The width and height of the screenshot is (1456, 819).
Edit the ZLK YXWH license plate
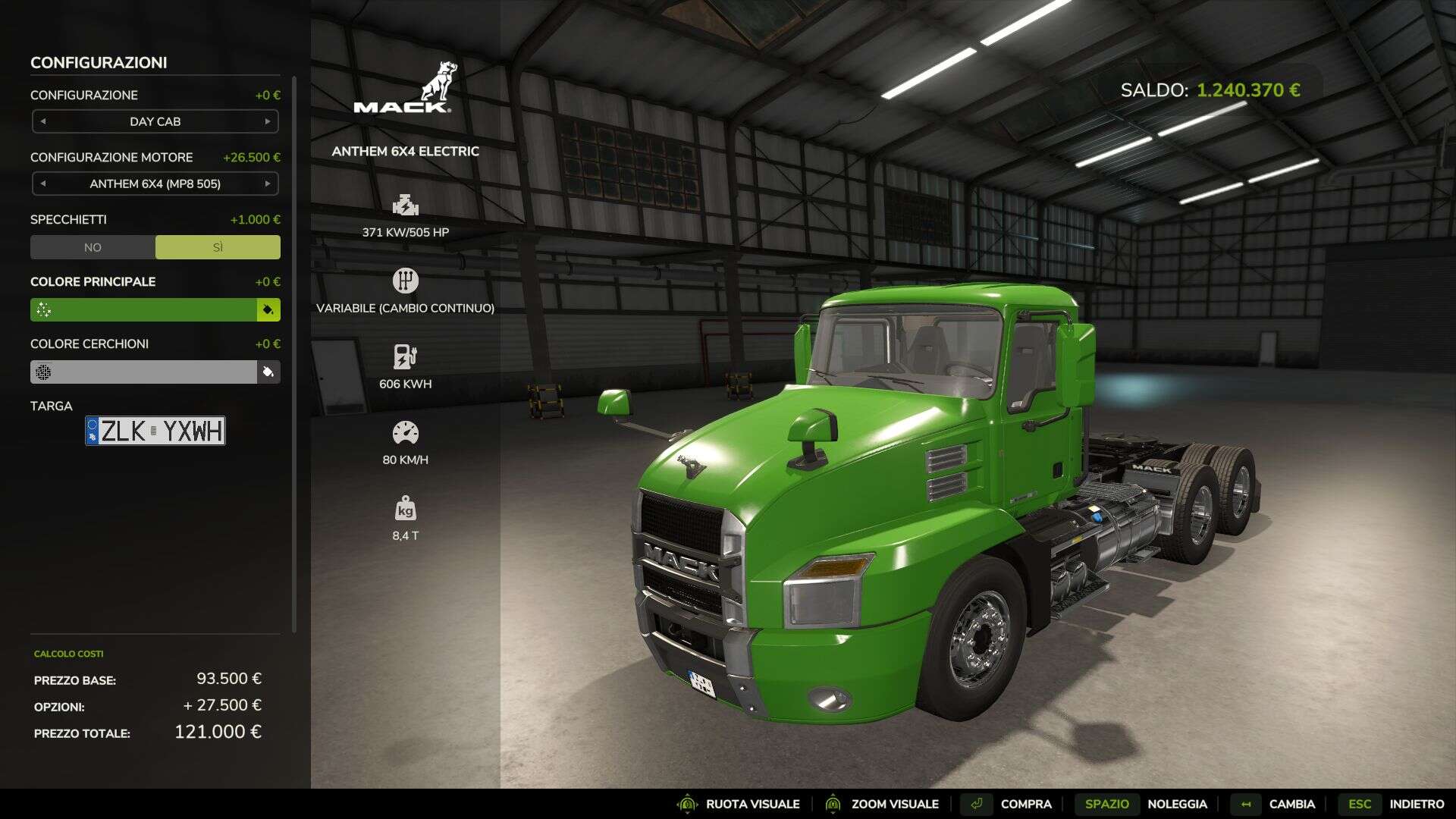coord(155,431)
